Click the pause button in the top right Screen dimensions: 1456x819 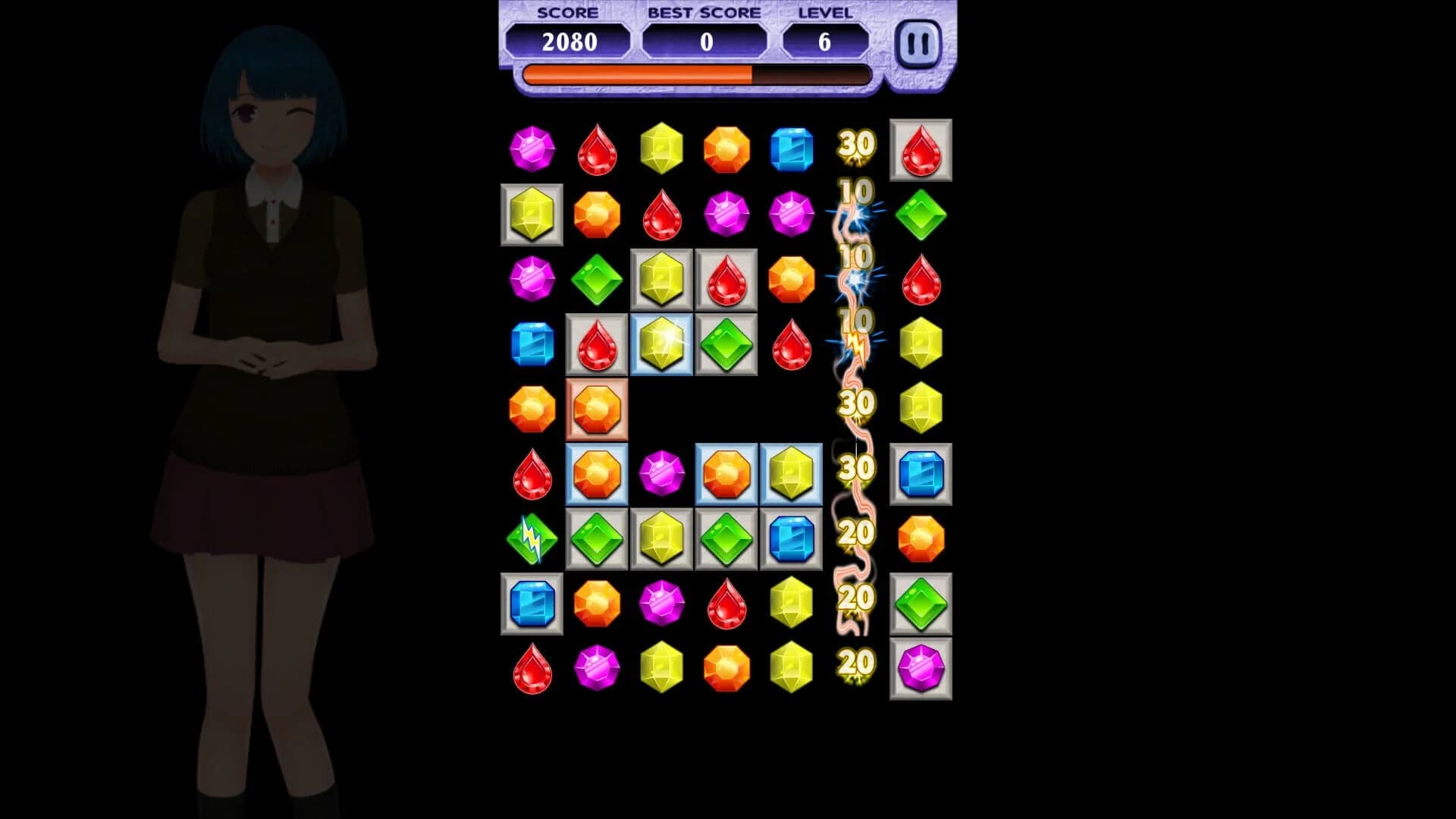point(918,44)
